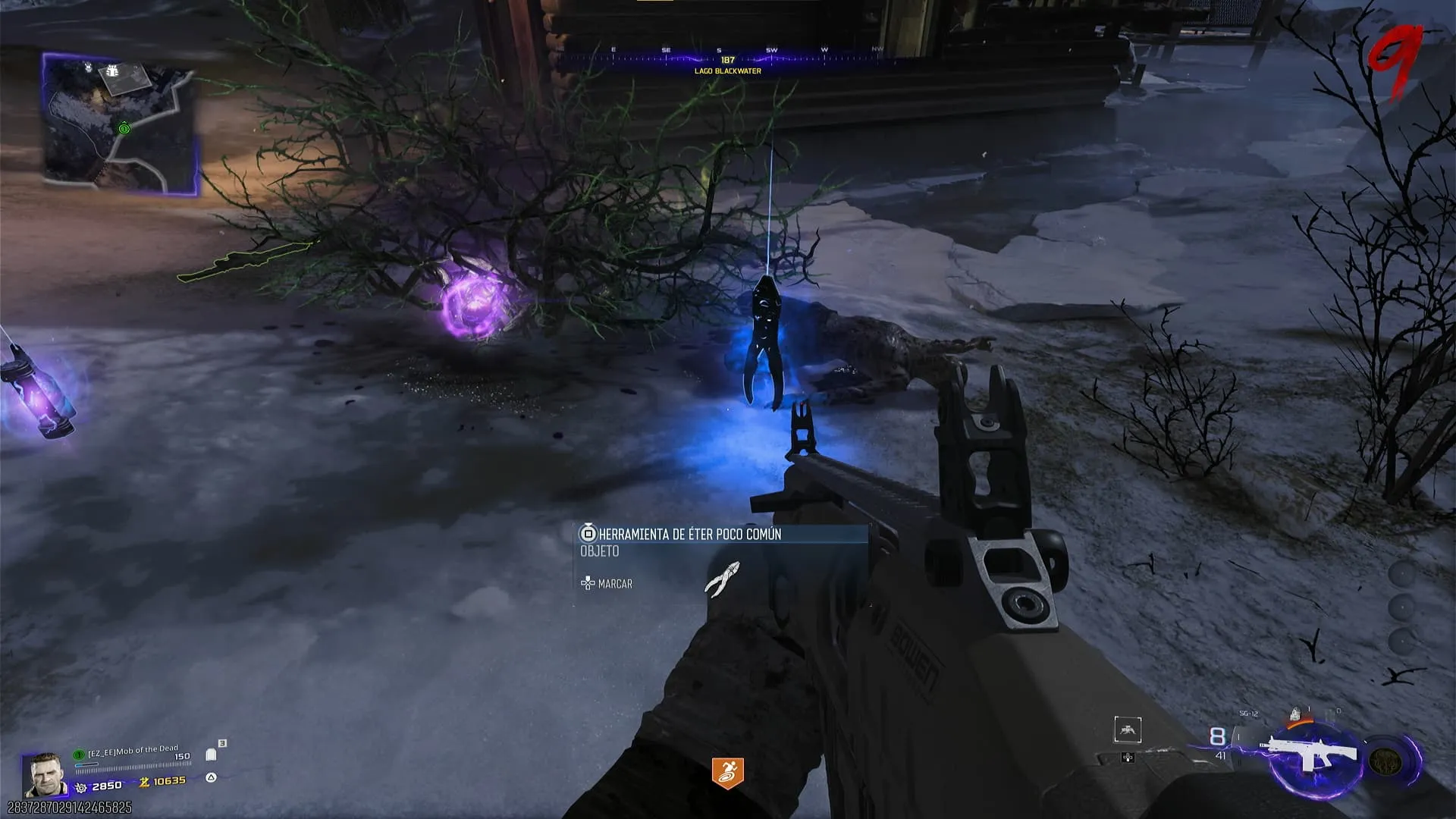This screenshot has height=819, width=1456.
Task: Click the pliers item icon in tooltip
Action: click(x=722, y=580)
